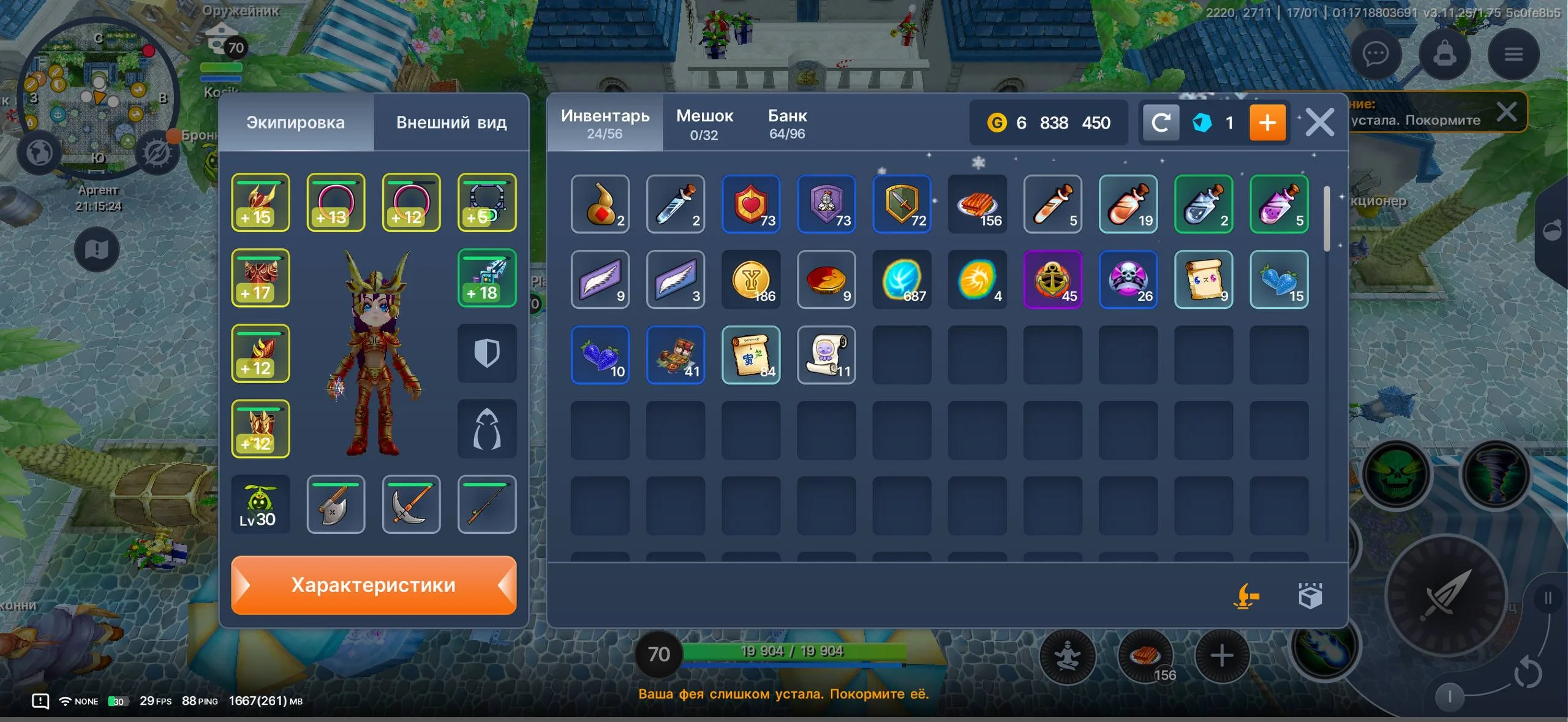Choose the fairy pet Lv30 slot
Viewport: 1568px width, 722px height.
pyautogui.click(x=260, y=504)
